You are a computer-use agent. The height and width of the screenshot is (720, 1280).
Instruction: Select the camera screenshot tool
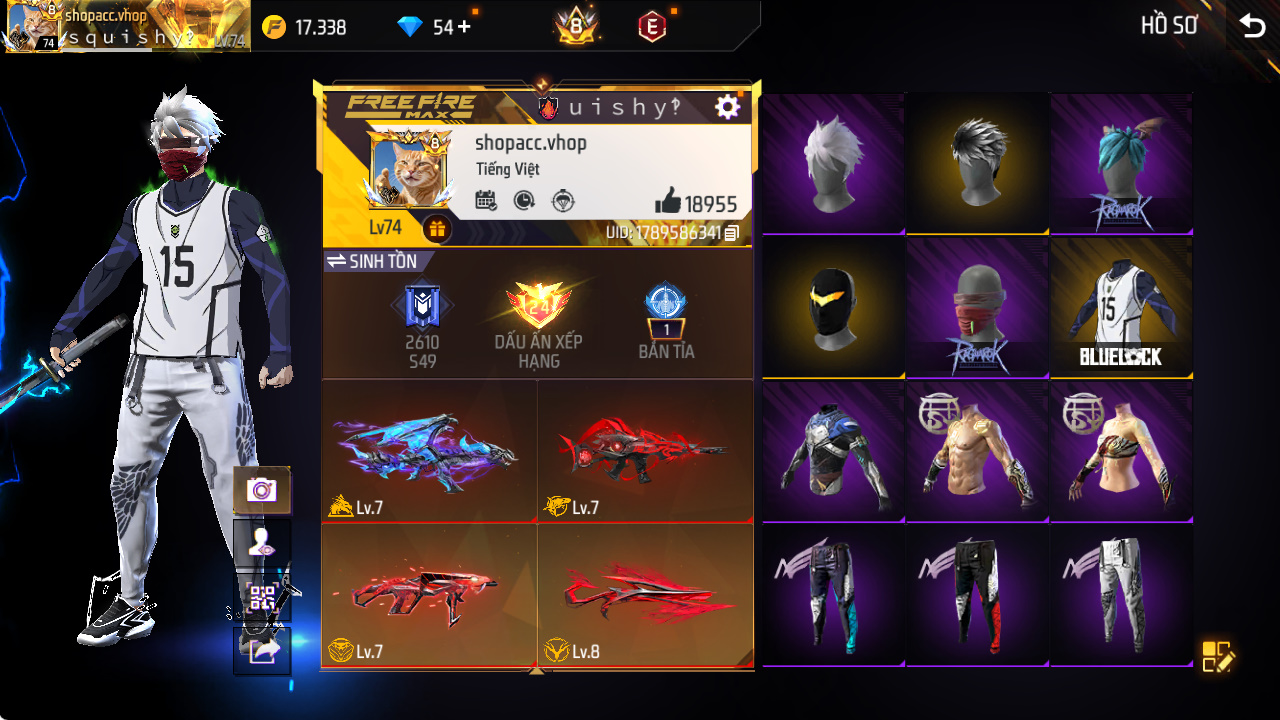pyautogui.click(x=261, y=489)
